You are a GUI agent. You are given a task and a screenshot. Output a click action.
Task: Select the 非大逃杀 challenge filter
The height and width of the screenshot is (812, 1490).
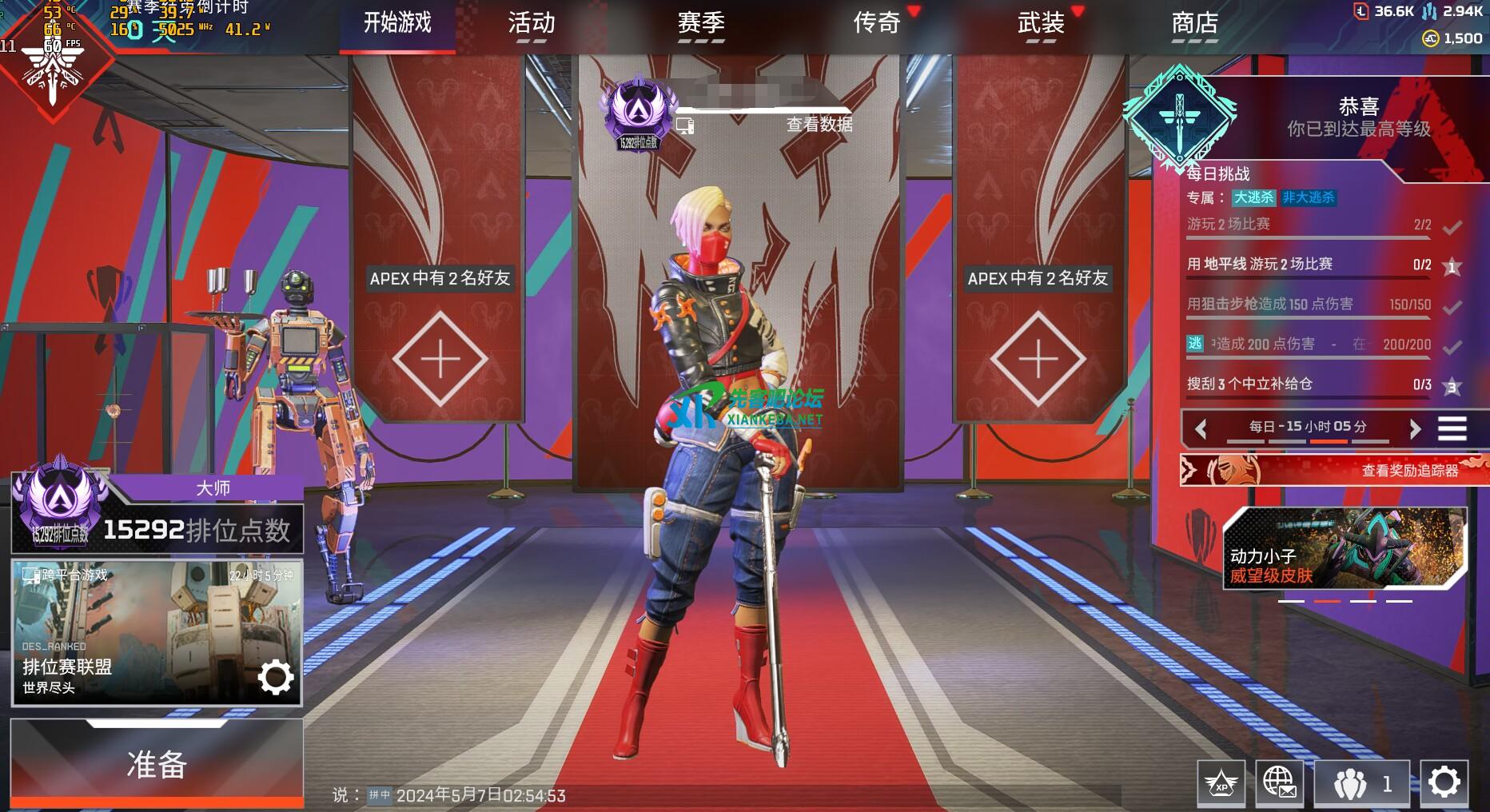pos(1308,197)
